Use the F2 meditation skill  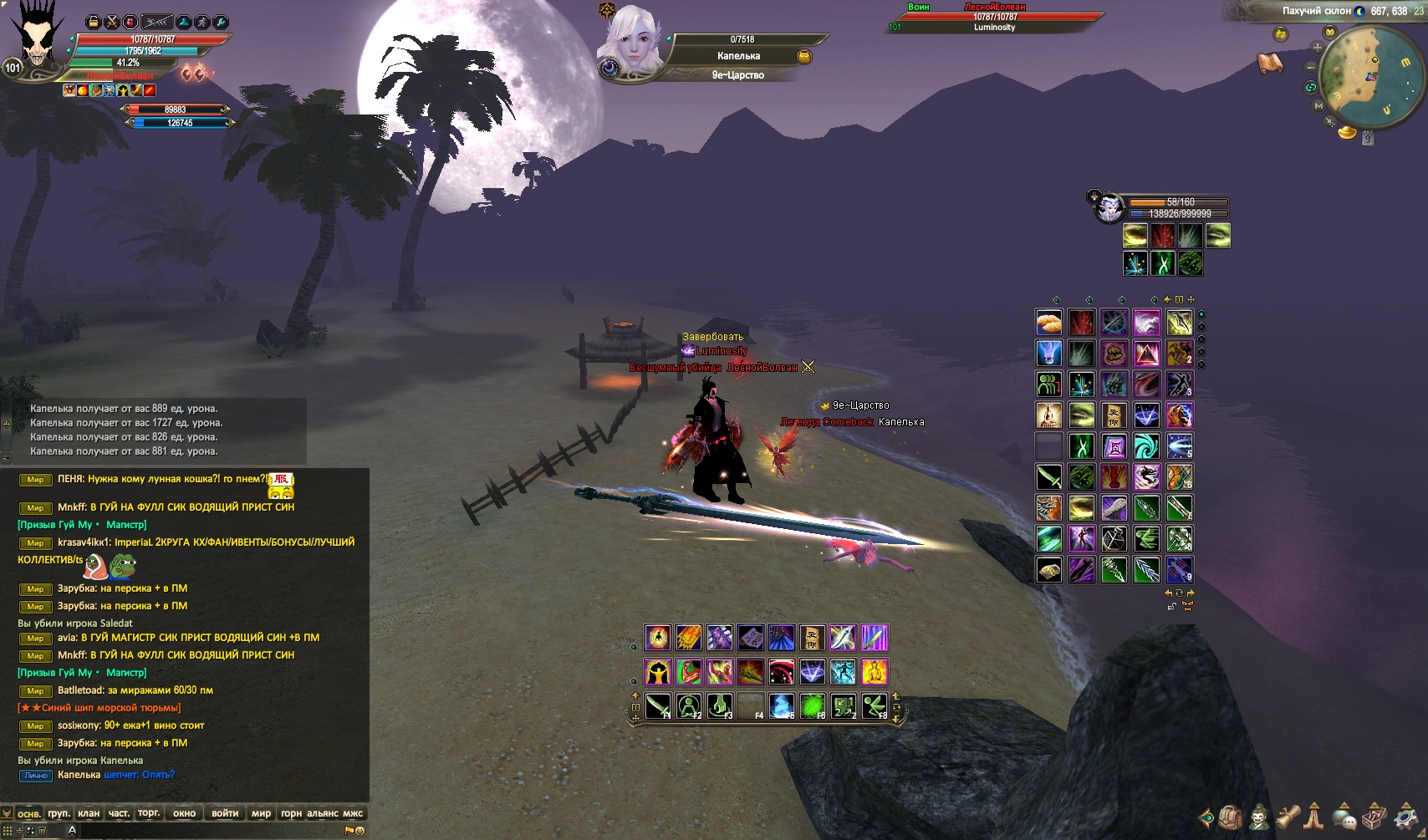tap(689, 706)
